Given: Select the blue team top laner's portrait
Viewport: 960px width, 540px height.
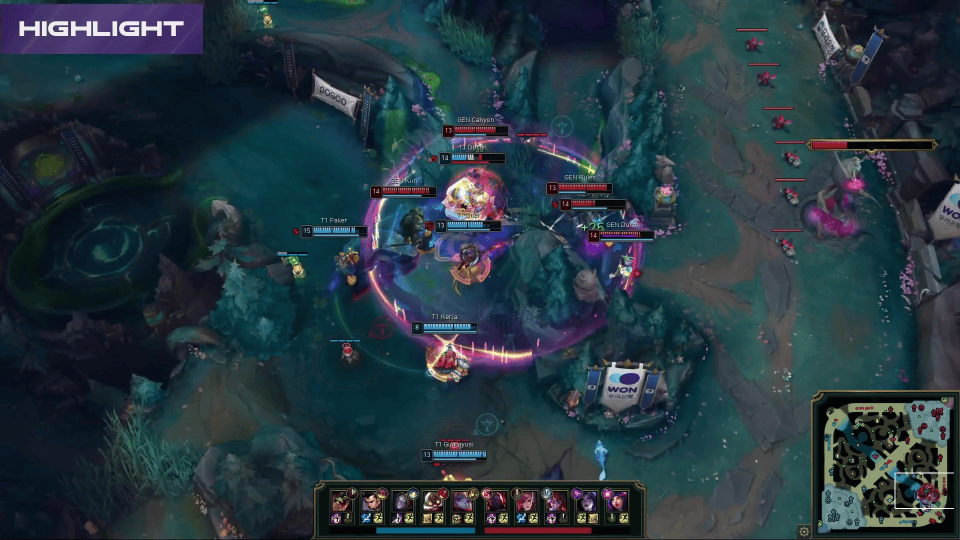Looking at the screenshot, I should point(342,499).
